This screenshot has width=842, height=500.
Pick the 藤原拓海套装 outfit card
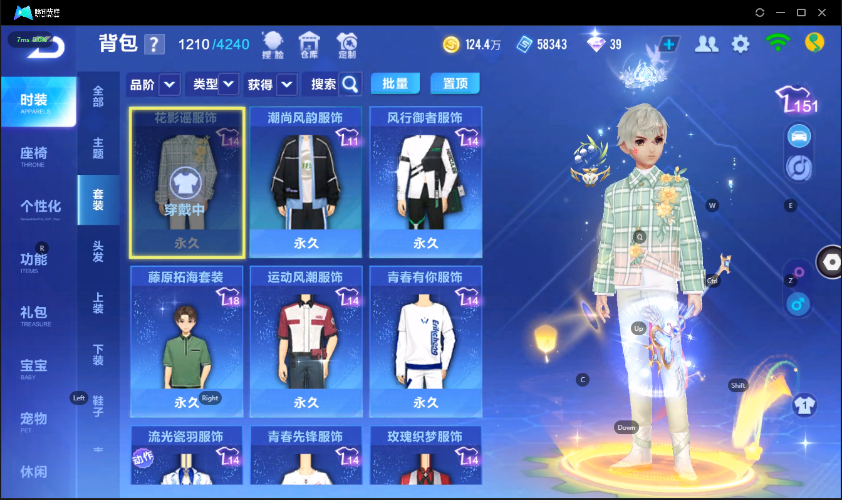coord(187,340)
